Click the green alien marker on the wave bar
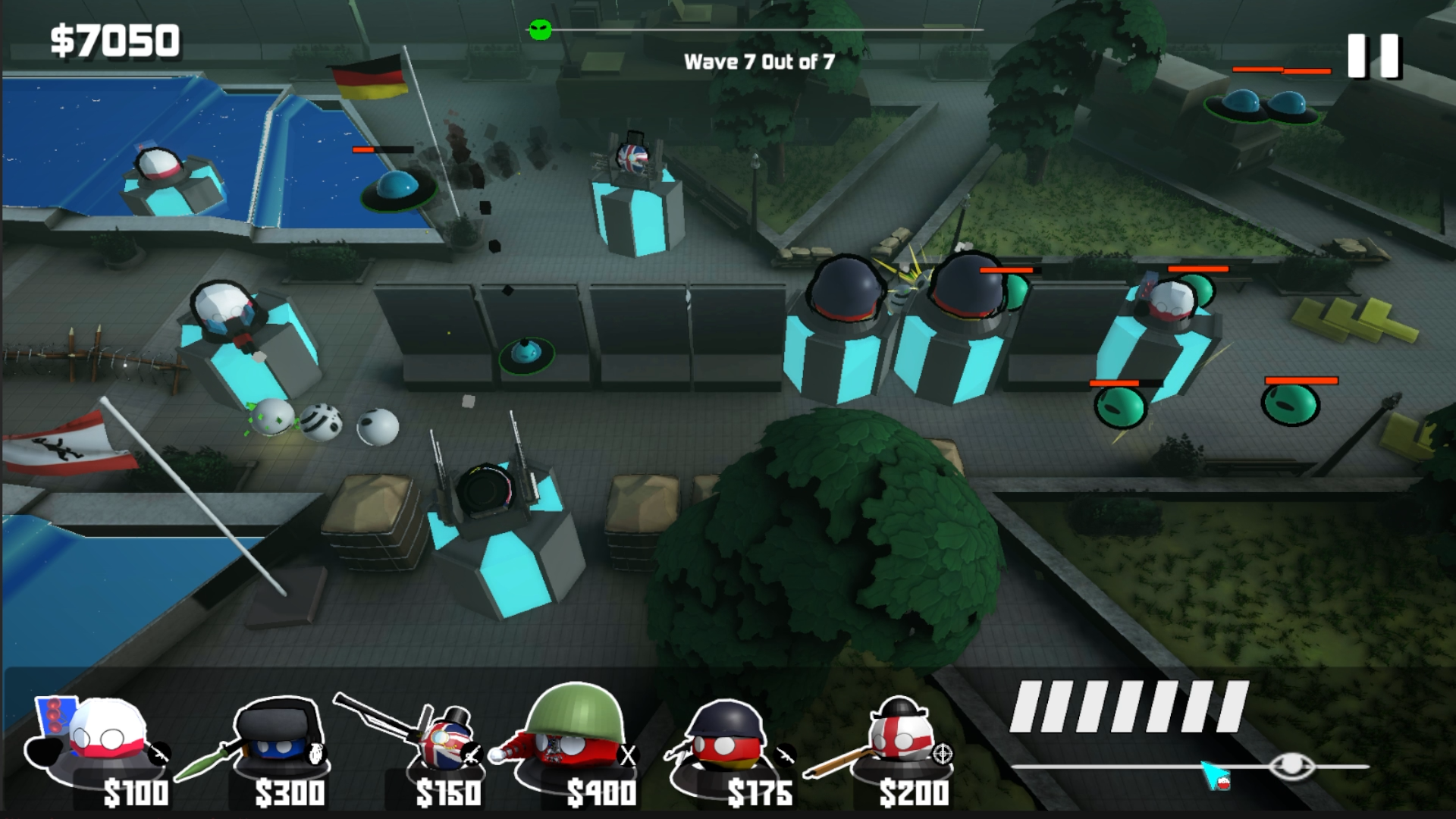This screenshot has width=1456, height=819. pyautogui.click(x=540, y=29)
